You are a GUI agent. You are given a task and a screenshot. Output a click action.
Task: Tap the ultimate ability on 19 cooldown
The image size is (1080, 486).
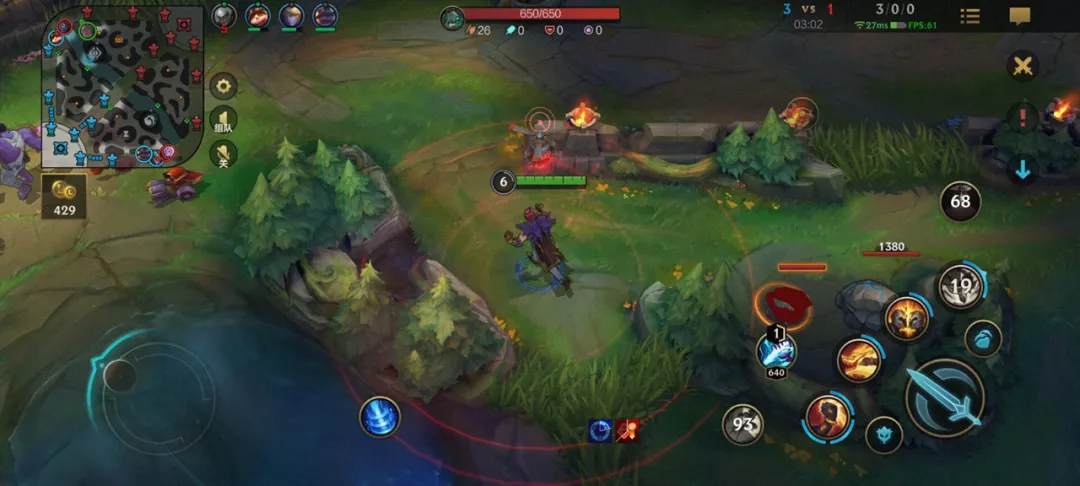tap(961, 288)
